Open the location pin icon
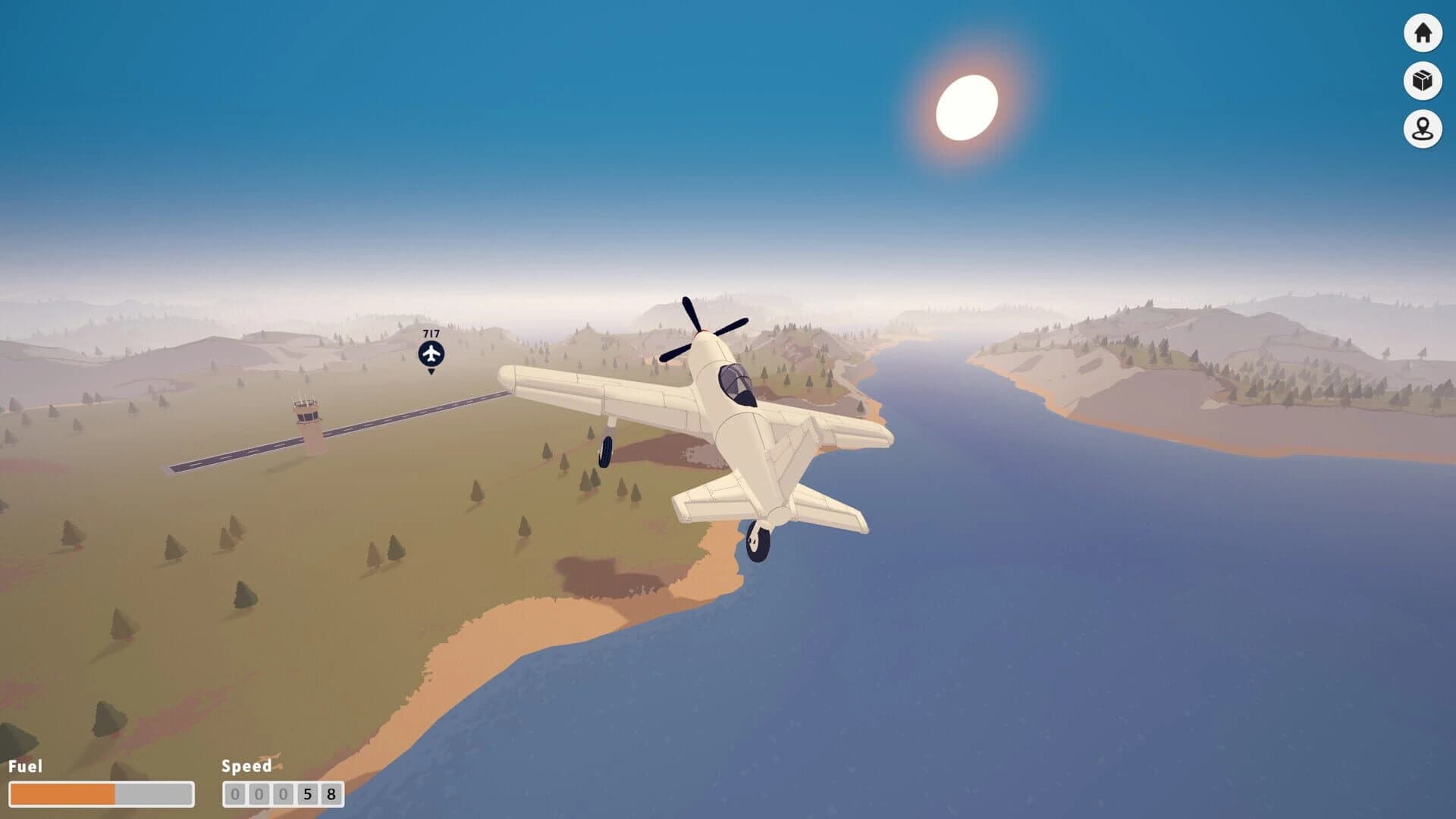Screen dimensions: 1456x819 pyautogui.click(x=1423, y=127)
